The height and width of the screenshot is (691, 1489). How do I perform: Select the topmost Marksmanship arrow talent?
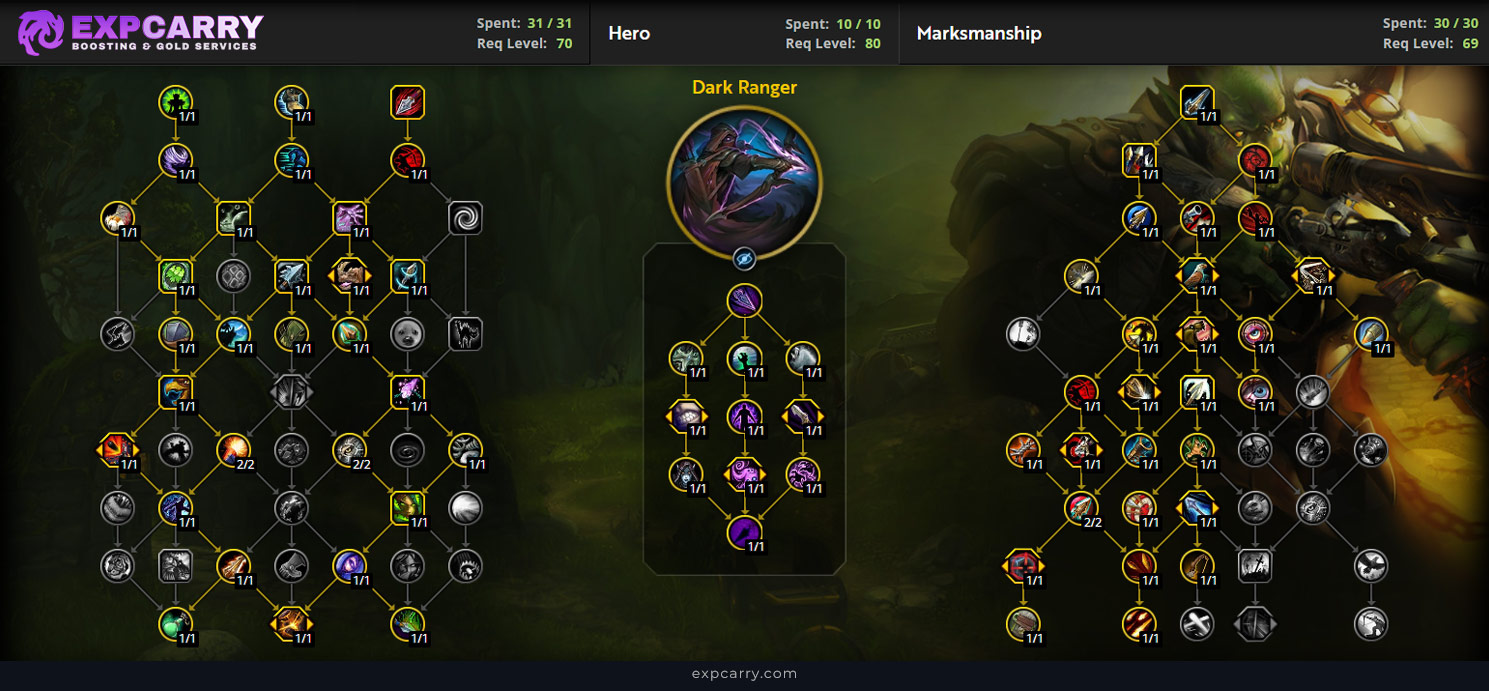1196,102
